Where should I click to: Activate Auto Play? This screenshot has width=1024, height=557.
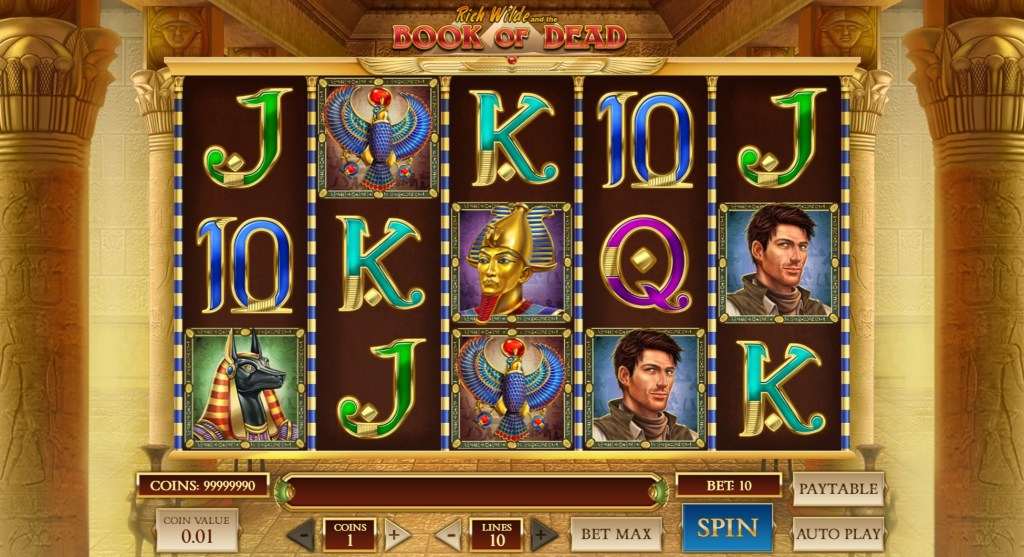point(838,533)
